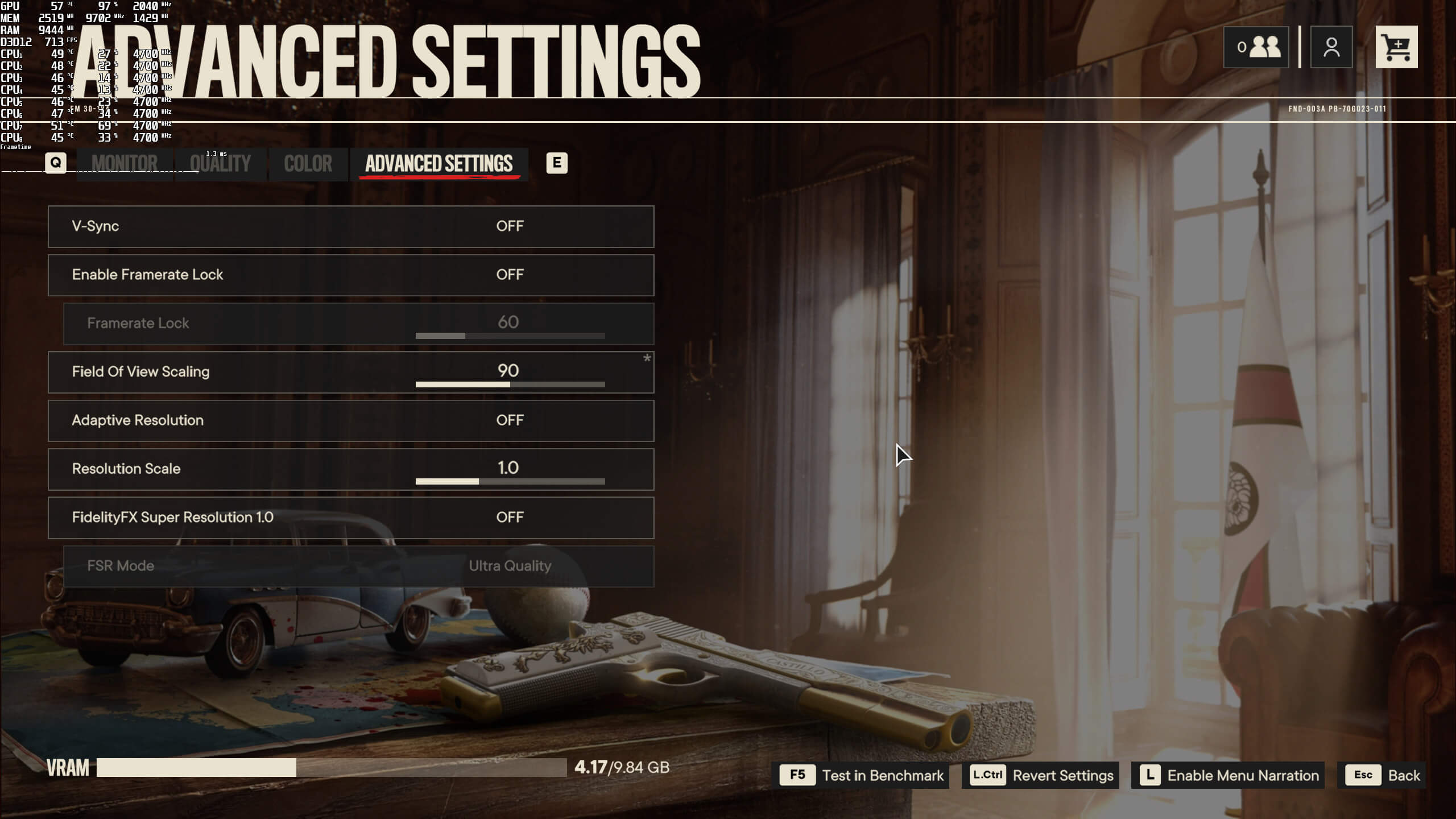Viewport: 1456px width, 819px height.
Task: Click Revert Settings
Action: [1040, 775]
